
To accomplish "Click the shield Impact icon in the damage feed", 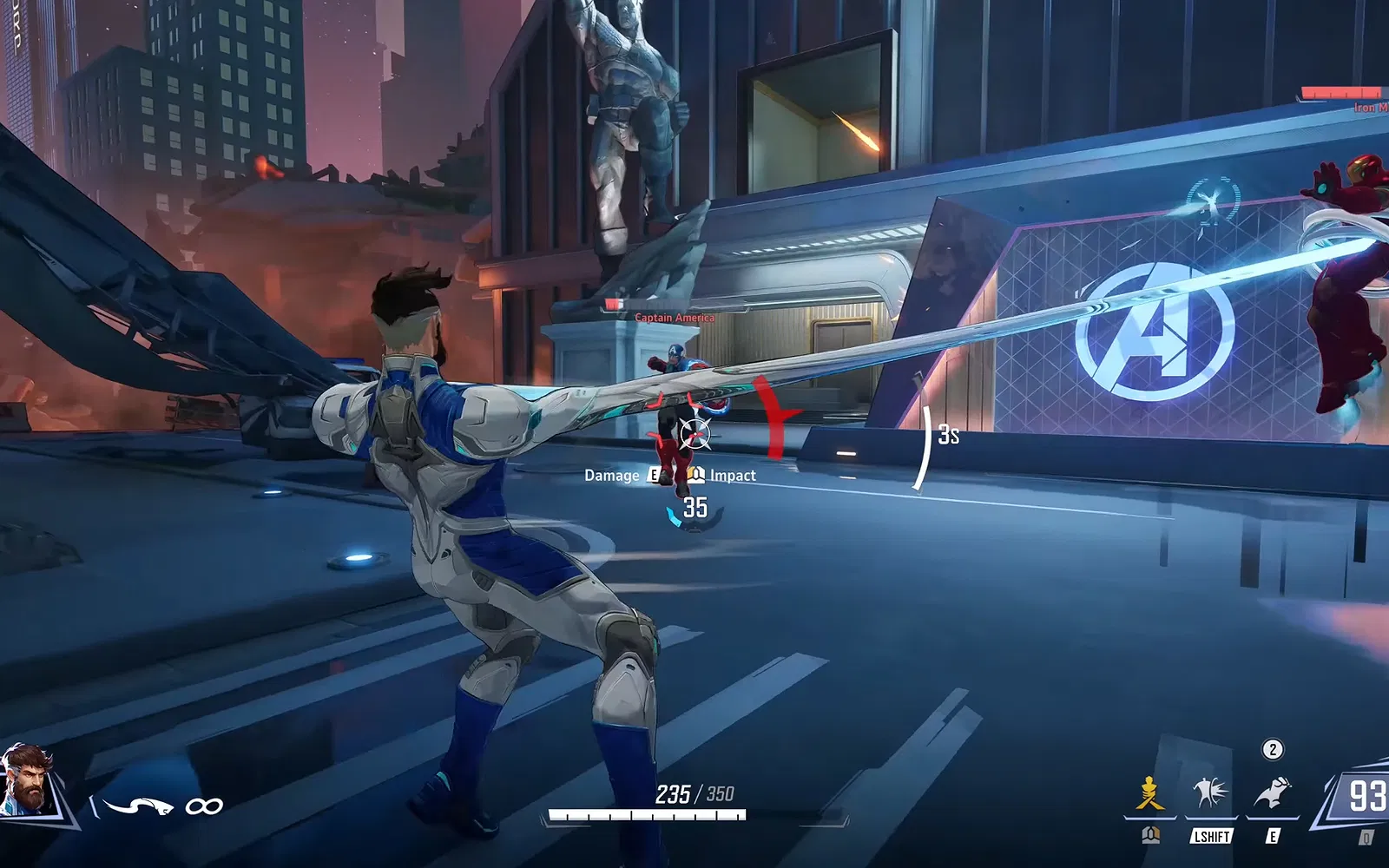I will pos(695,476).
